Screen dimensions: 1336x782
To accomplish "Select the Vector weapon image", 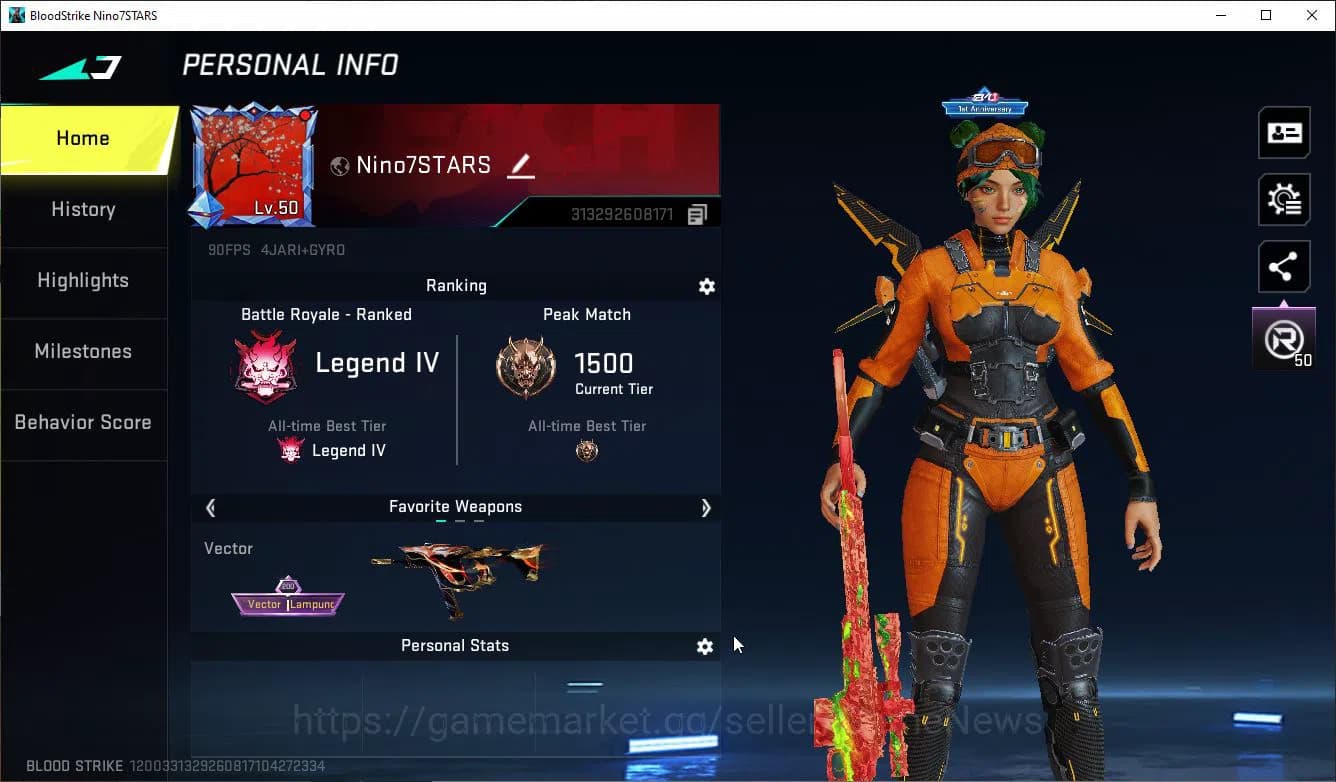I will click(460, 578).
